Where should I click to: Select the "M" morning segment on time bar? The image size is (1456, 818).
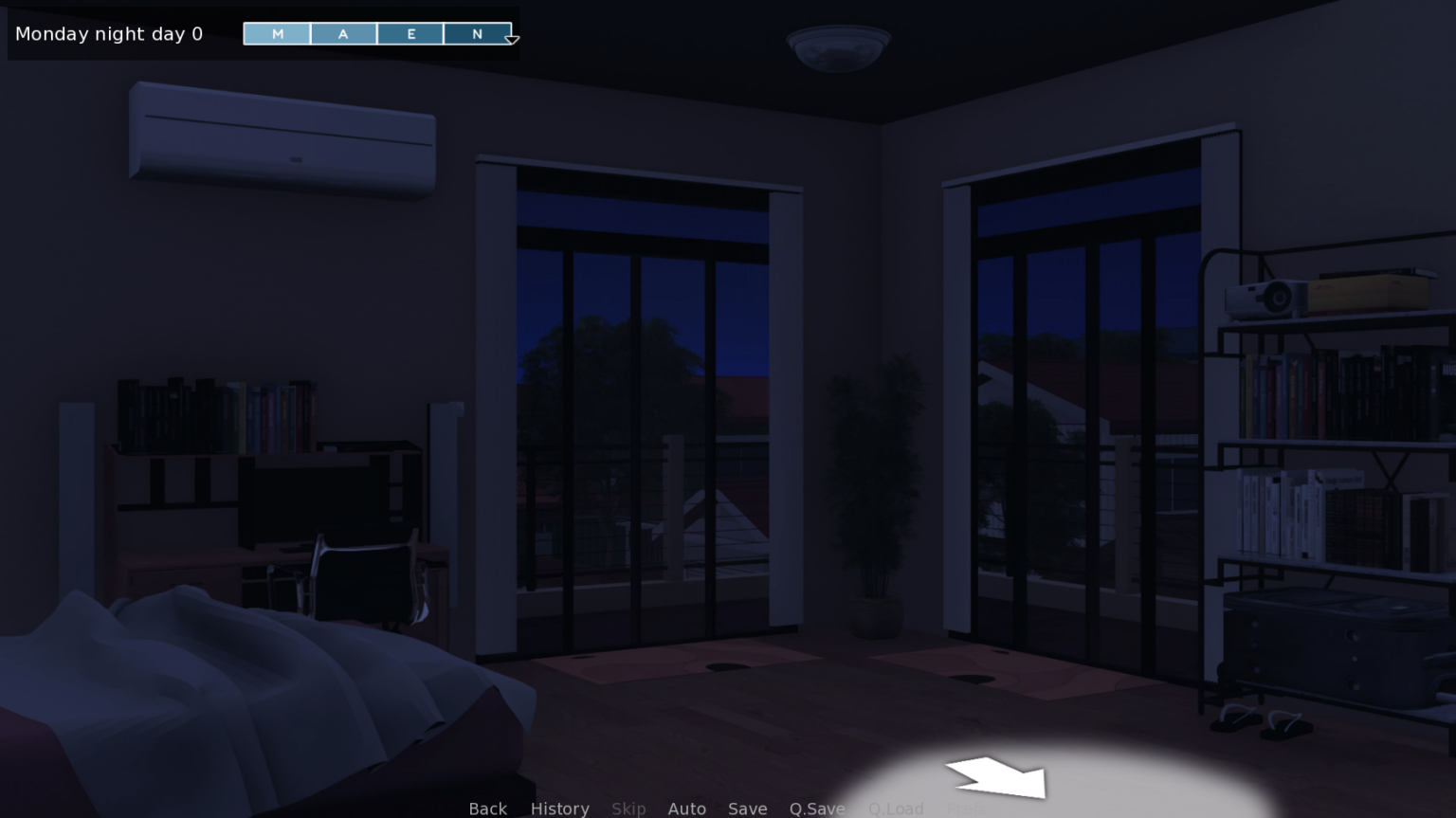click(x=277, y=33)
